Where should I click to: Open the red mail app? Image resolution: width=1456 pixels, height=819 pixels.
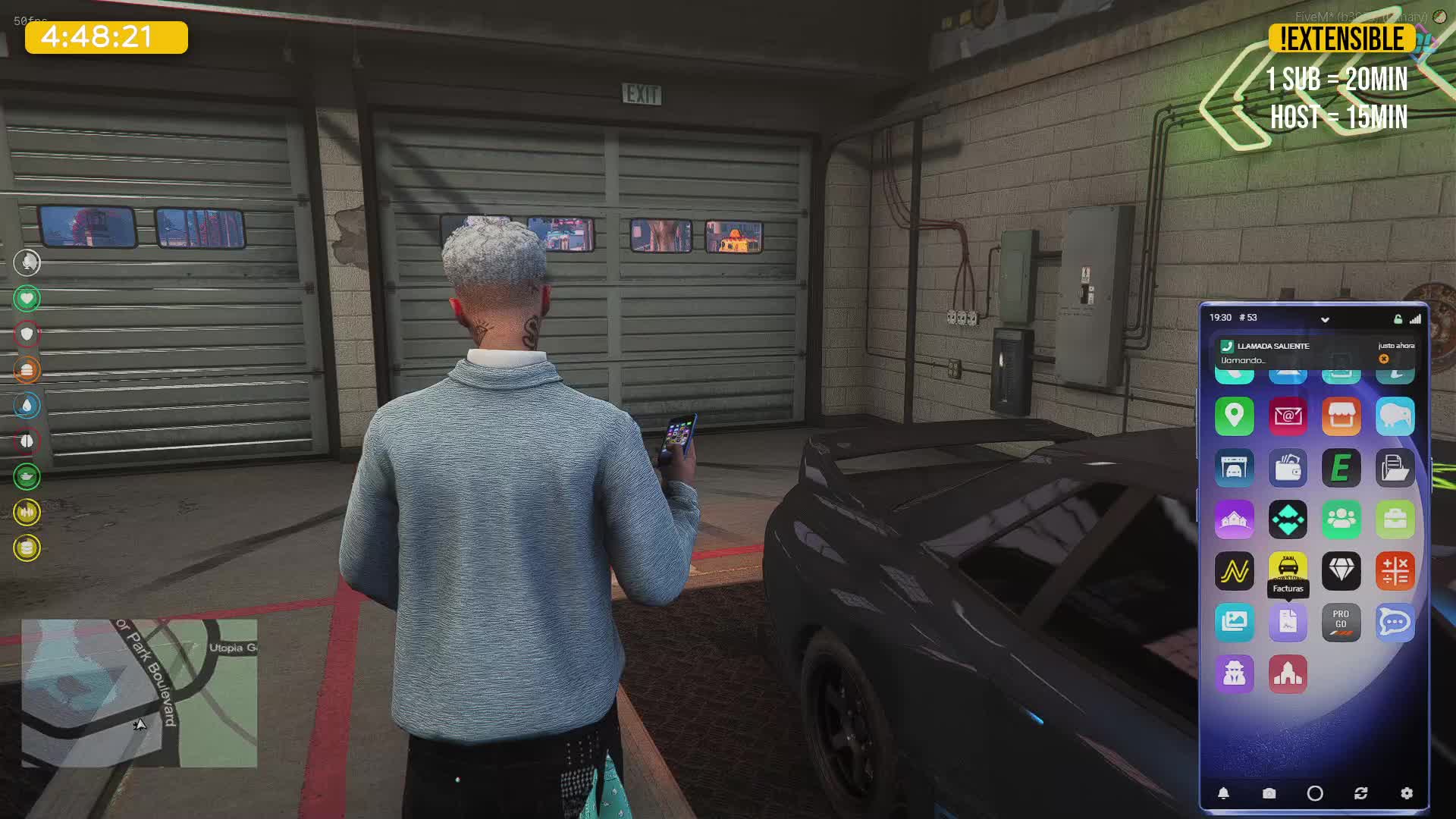click(x=1288, y=416)
